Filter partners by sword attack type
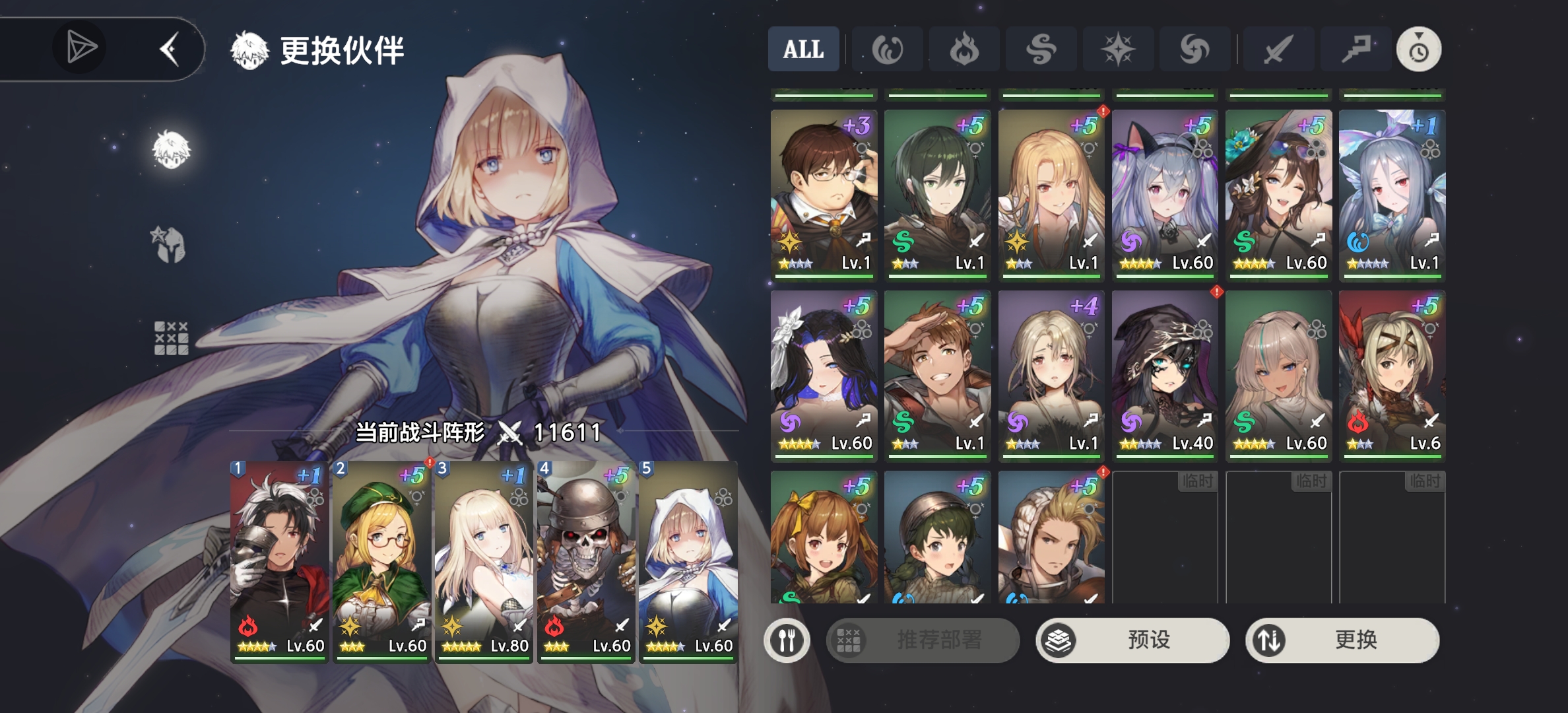Screen dimensions: 1568x713 pyautogui.click(x=1278, y=49)
